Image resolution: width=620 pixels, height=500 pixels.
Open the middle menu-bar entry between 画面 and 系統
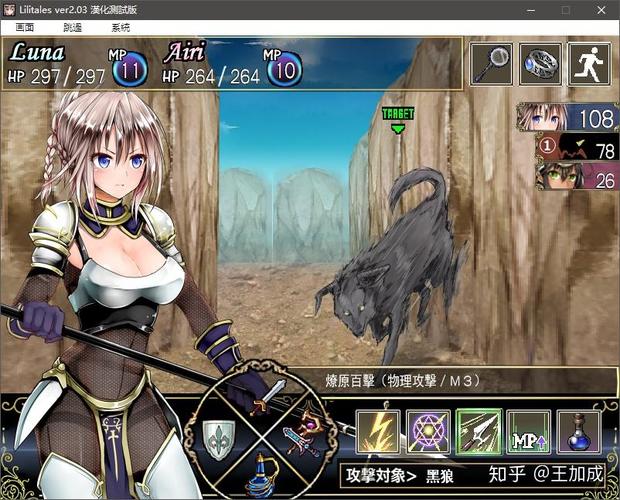click(73, 28)
